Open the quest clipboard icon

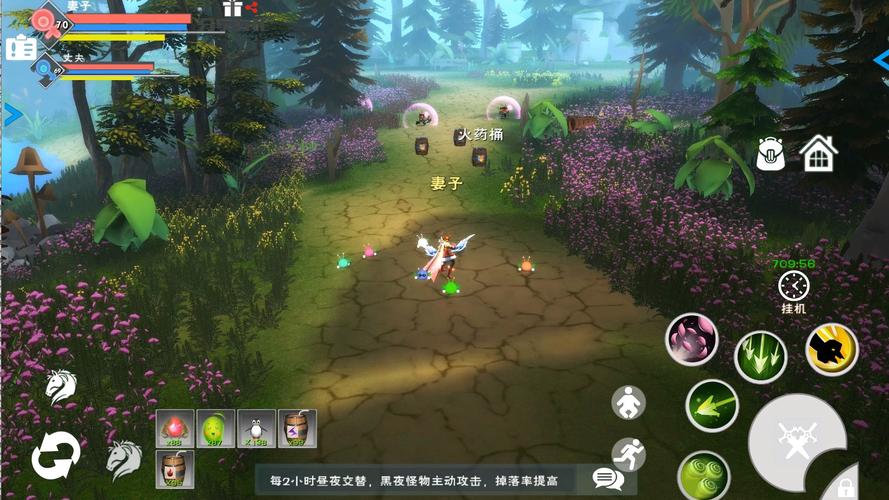point(19,47)
